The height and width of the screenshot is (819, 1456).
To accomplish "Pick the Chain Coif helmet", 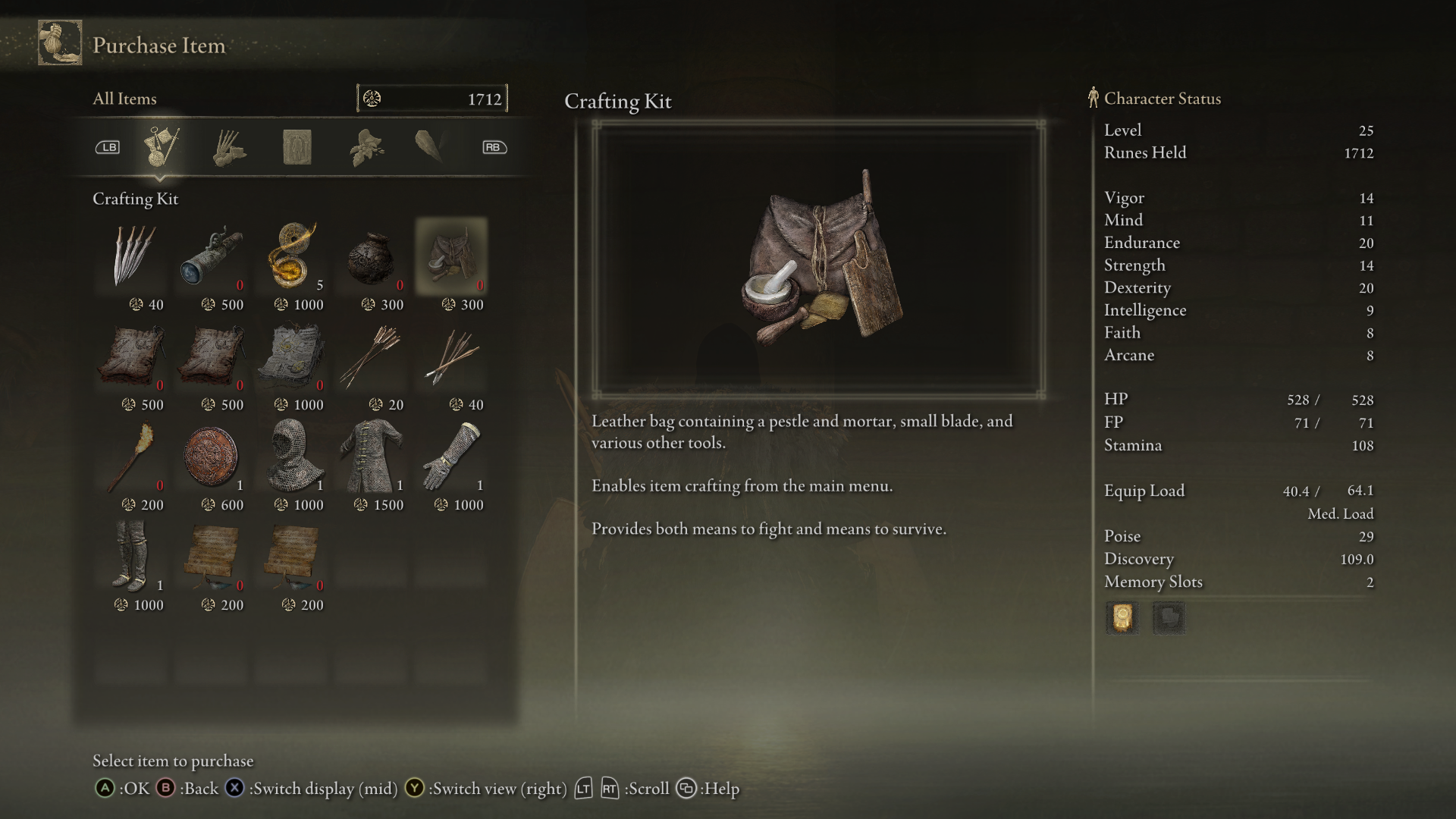I will (x=292, y=457).
